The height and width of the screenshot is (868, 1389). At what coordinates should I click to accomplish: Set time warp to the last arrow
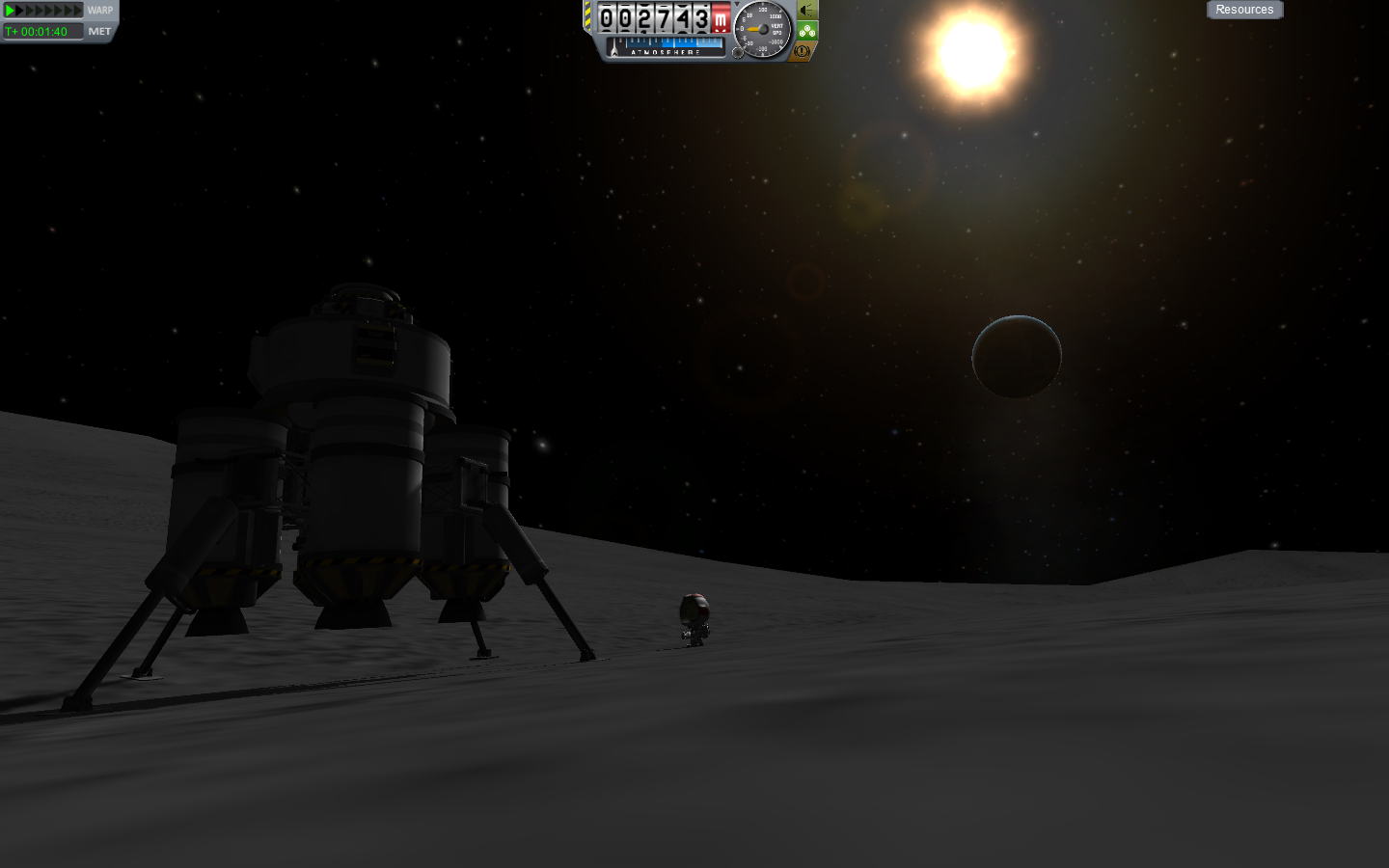point(78,11)
